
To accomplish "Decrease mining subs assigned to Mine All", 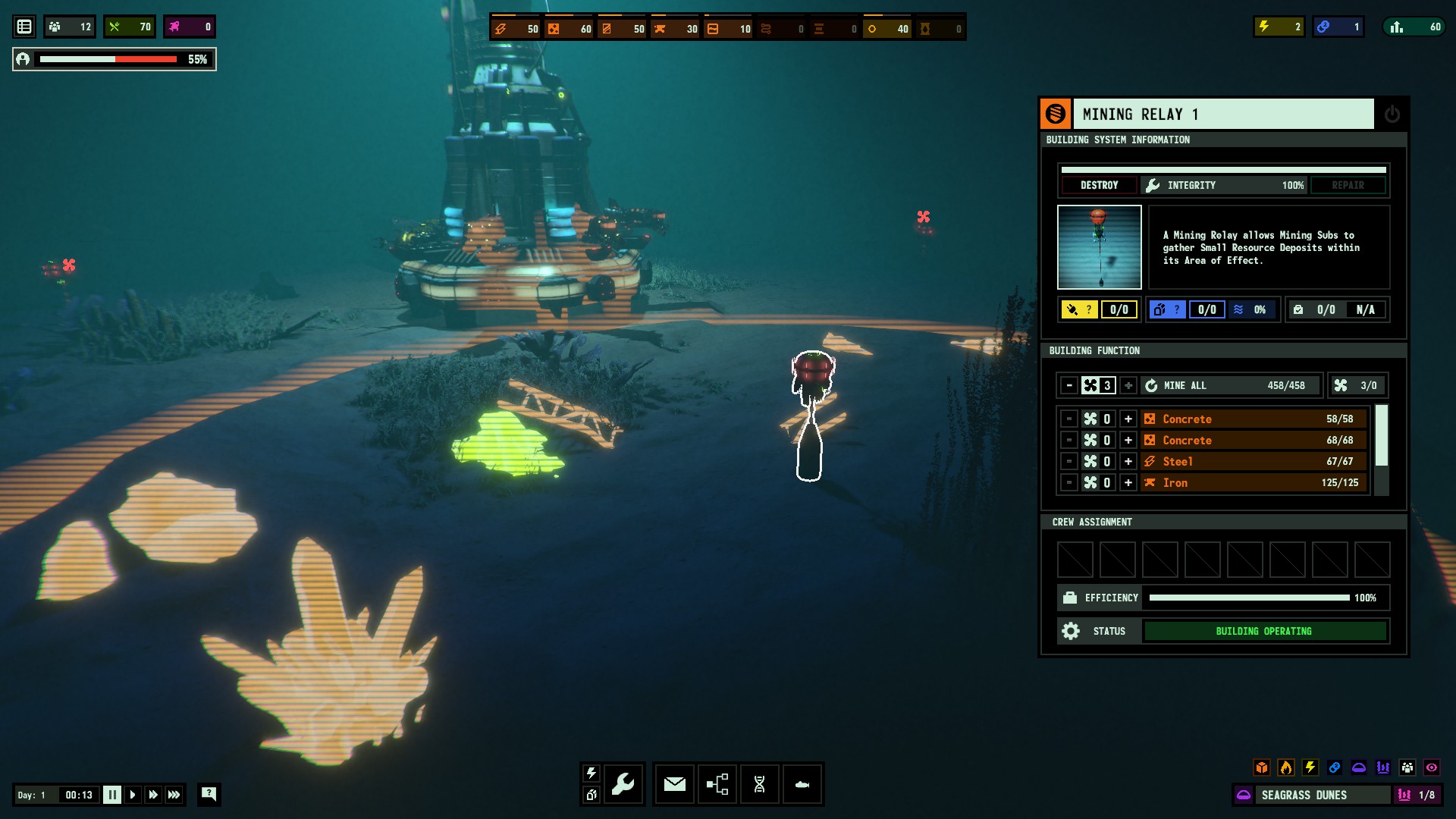I will point(1069,385).
